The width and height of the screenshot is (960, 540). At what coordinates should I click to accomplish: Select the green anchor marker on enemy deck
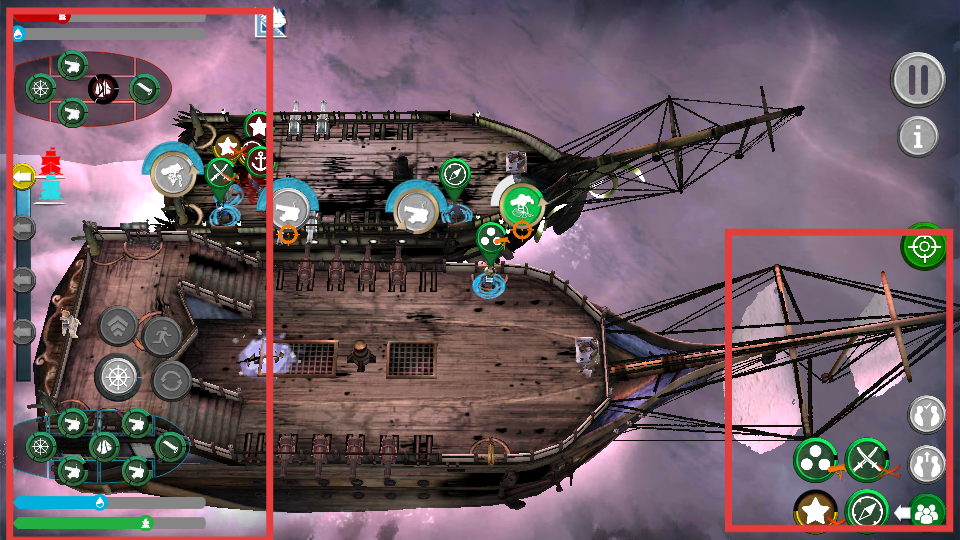[258, 160]
